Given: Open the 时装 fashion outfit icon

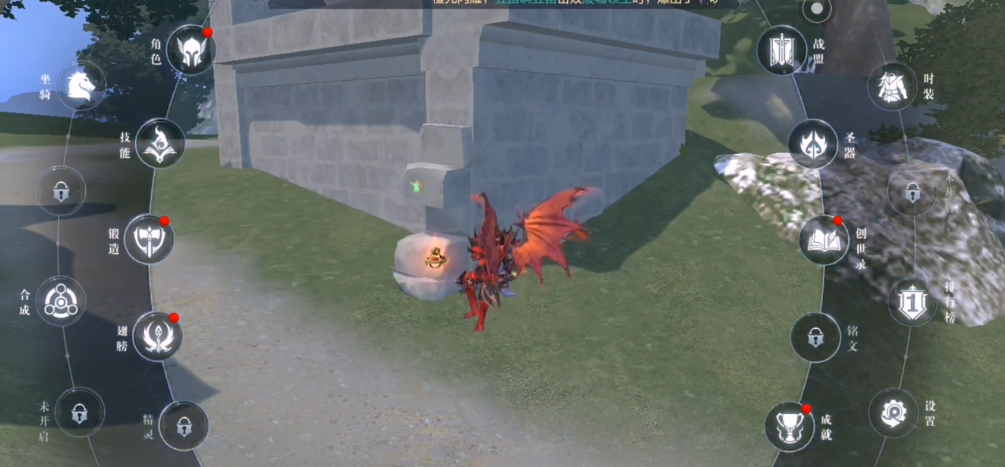Looking at the screenshot, I should coord(892,87).
